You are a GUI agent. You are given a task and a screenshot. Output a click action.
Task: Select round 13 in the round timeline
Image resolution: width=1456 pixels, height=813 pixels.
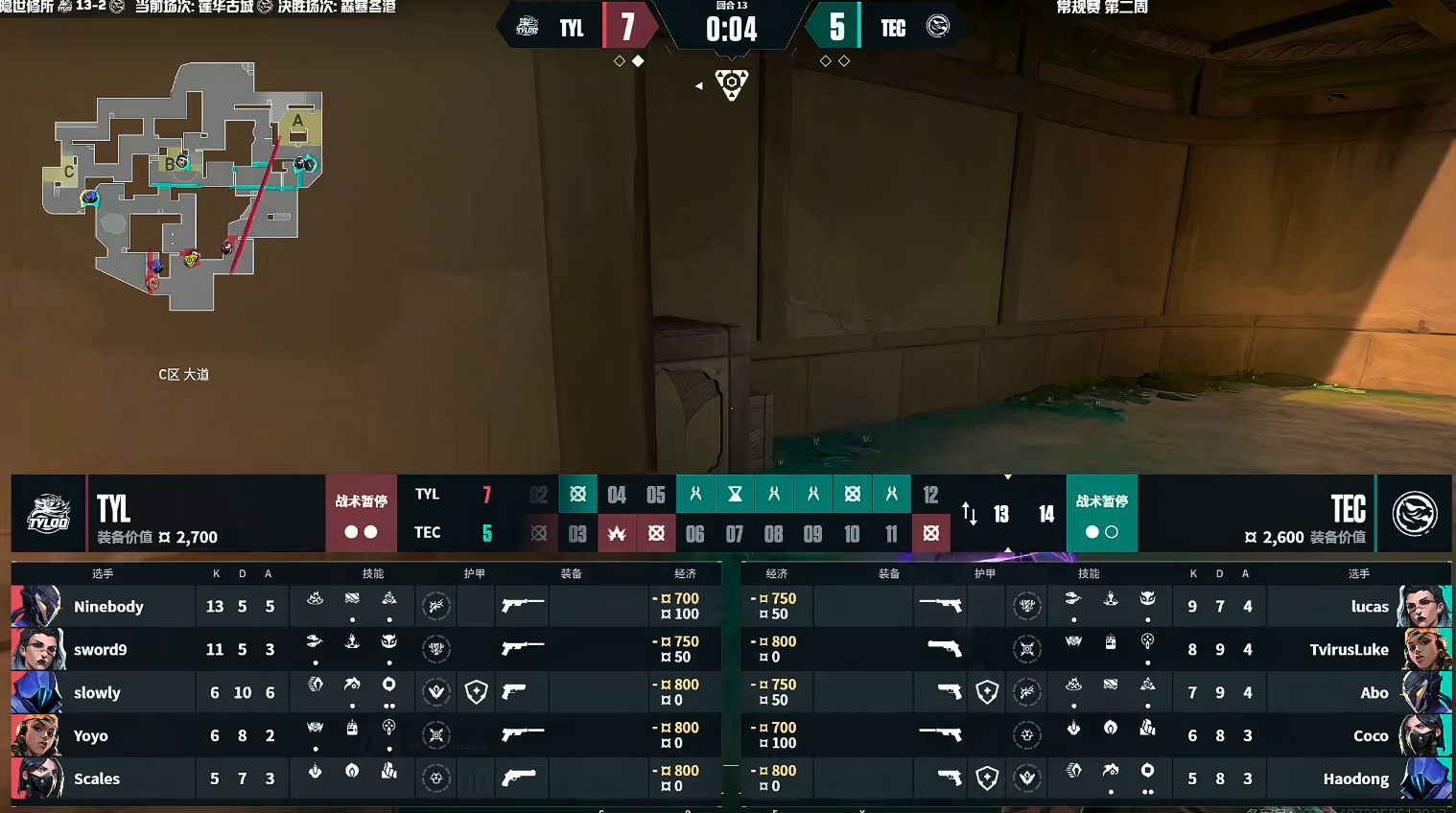[x=1001, y=515]
